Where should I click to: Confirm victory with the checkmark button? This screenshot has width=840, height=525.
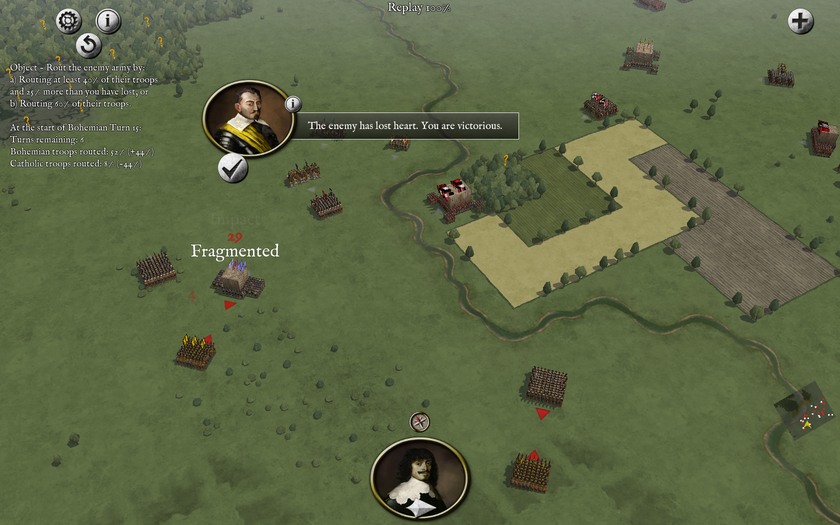(233, 168)
